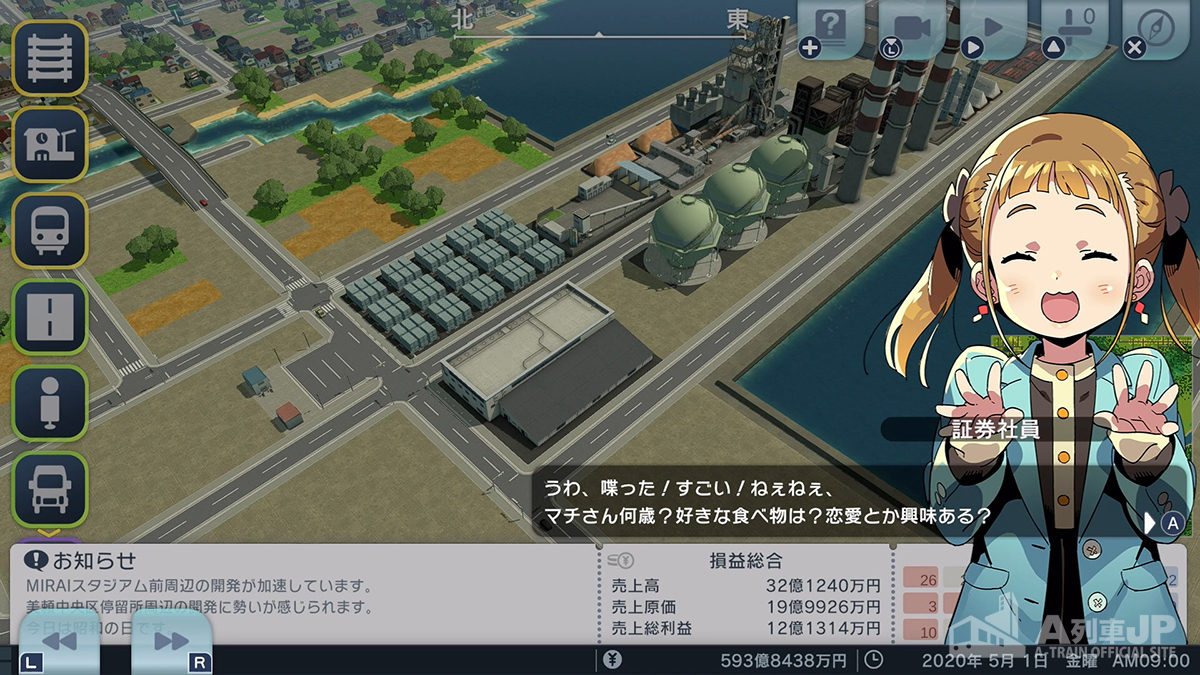The image size is (1200, 675).
Task: Select the bus stop sign icon
Action: (x=49, y=402)
